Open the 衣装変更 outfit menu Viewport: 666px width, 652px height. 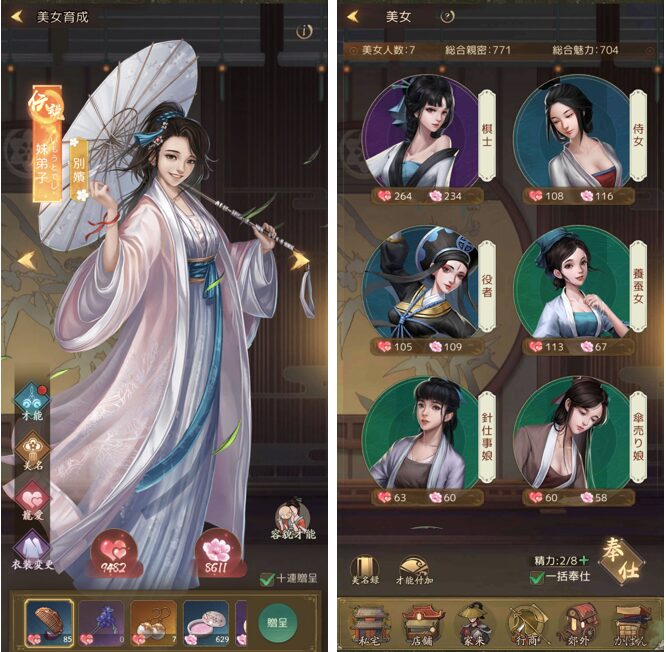coord(30,550)
